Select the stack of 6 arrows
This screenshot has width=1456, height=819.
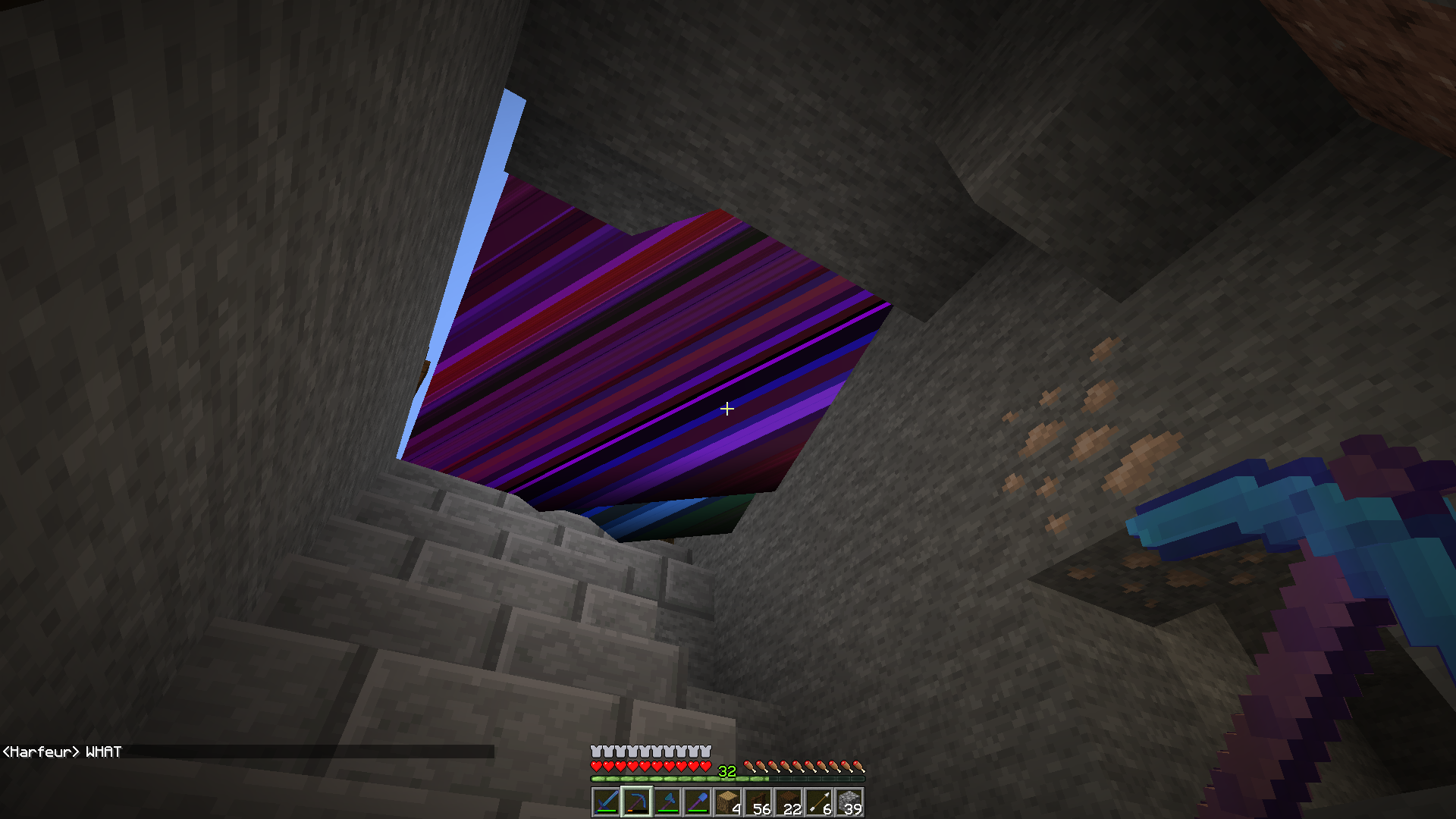[x=819, y=802]
